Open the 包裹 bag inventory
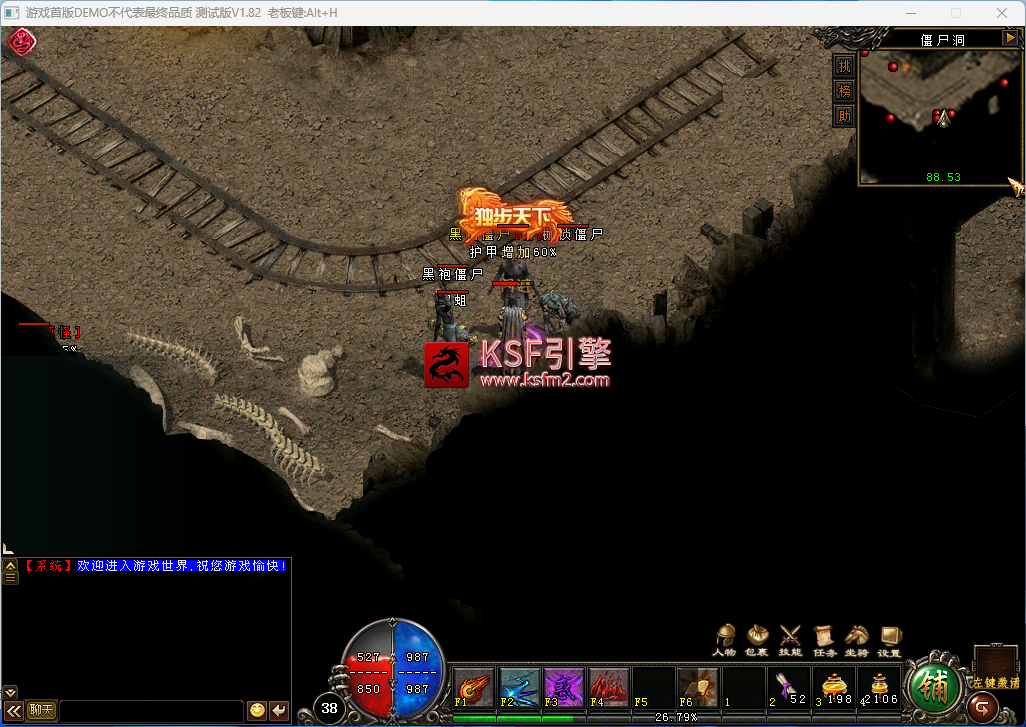 (758, 637)
